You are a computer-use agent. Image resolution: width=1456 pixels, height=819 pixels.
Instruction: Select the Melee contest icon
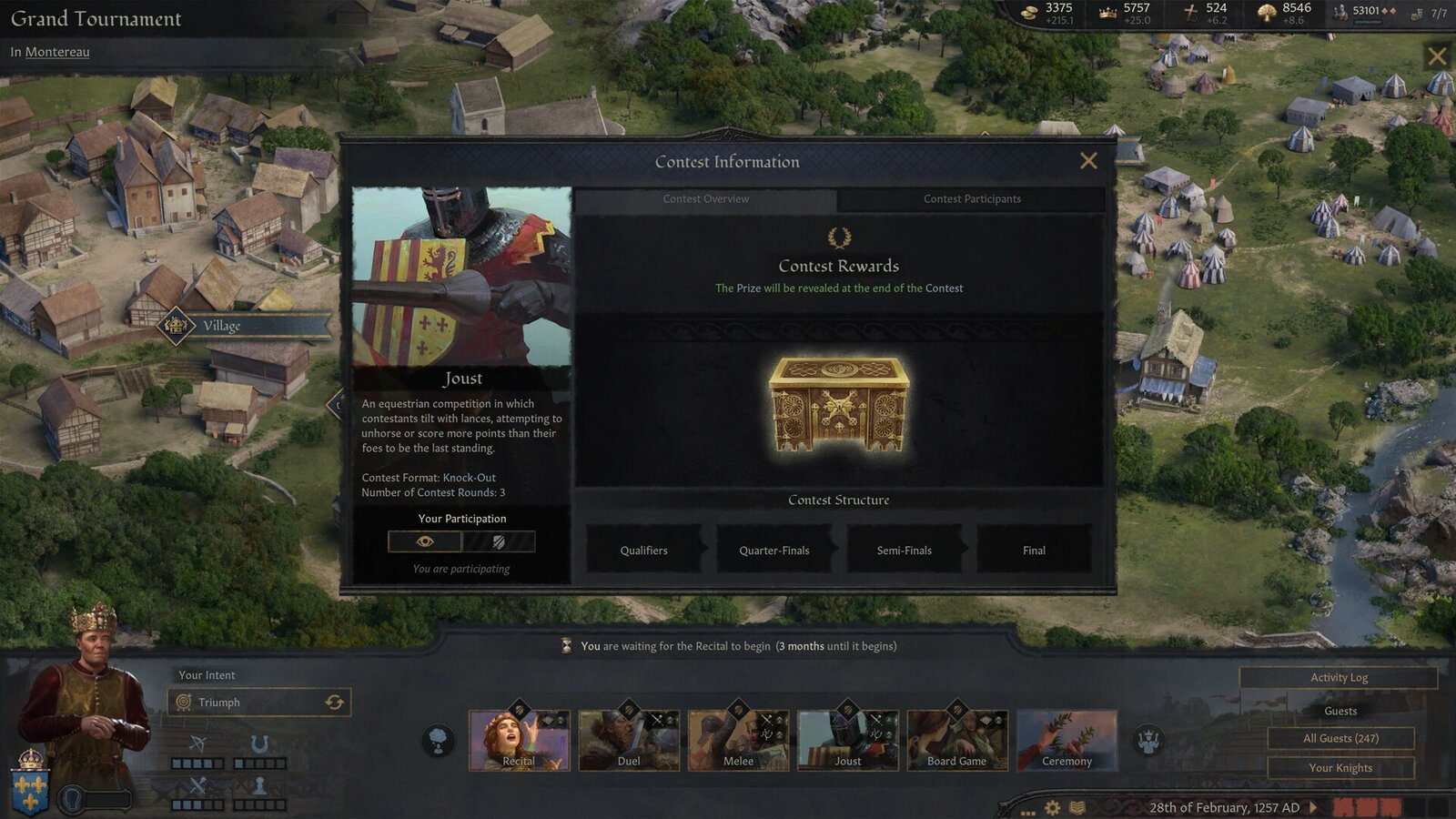(x=738, y=737)
